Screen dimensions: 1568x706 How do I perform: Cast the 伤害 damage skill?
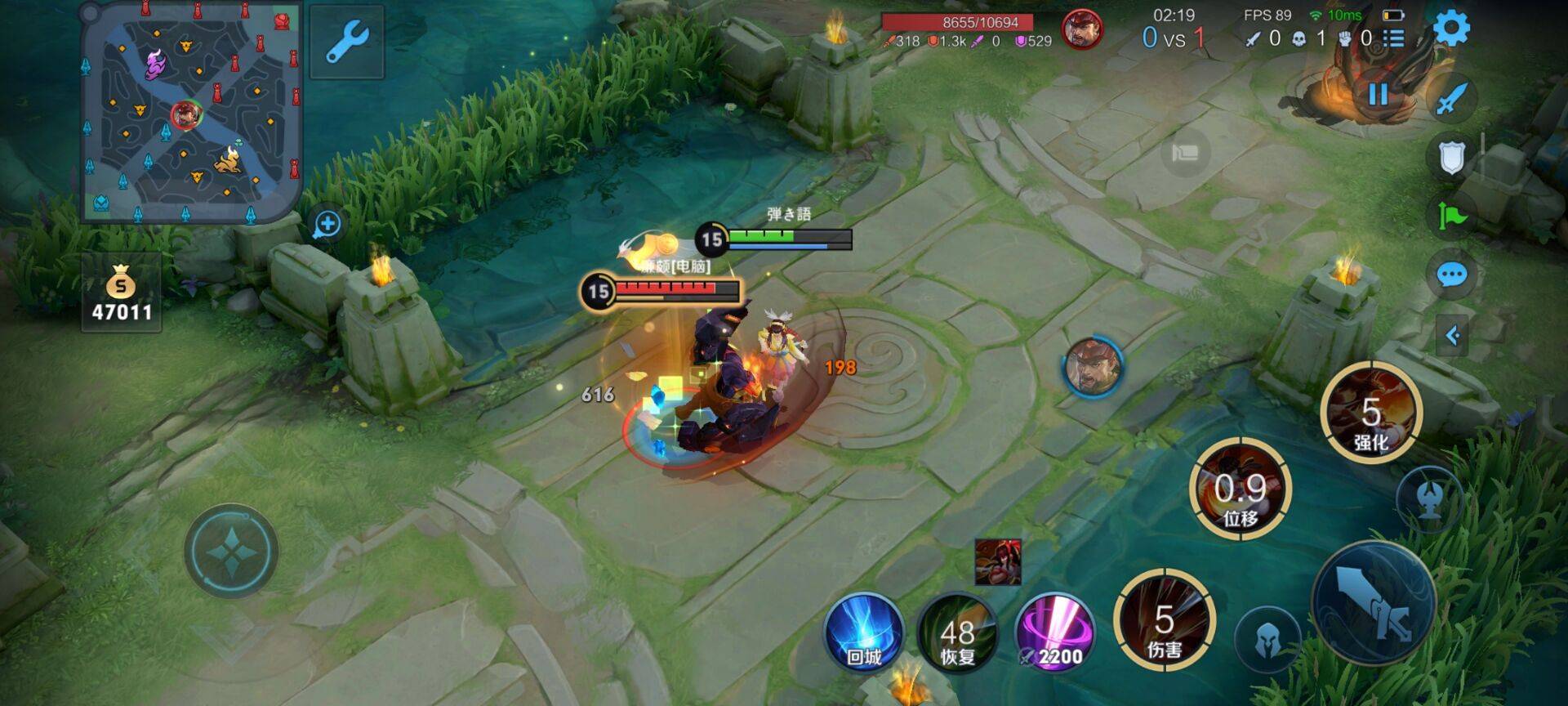click(x=1165, y=622)
